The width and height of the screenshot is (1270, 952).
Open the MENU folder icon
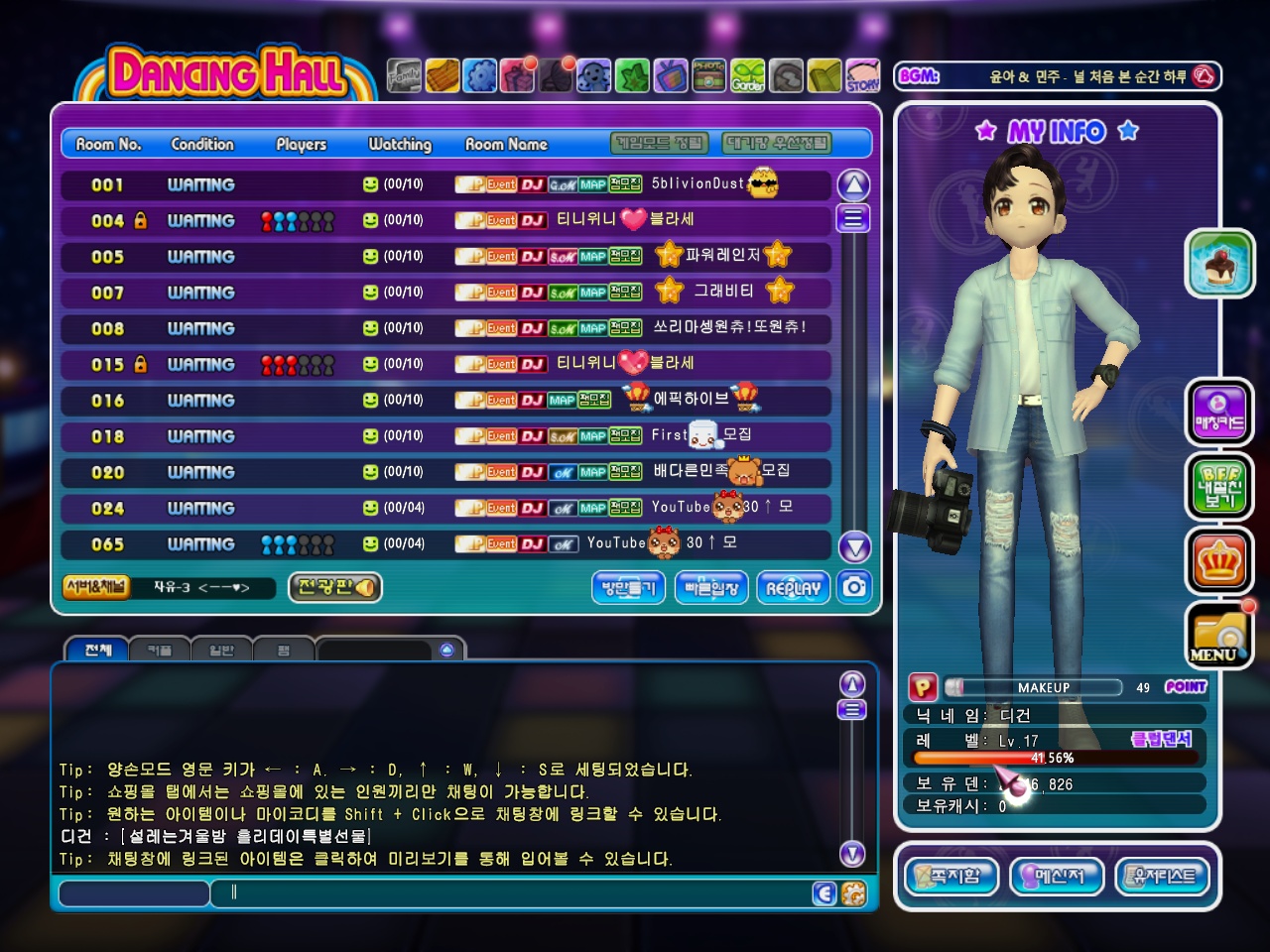(x=1219, y=636)
